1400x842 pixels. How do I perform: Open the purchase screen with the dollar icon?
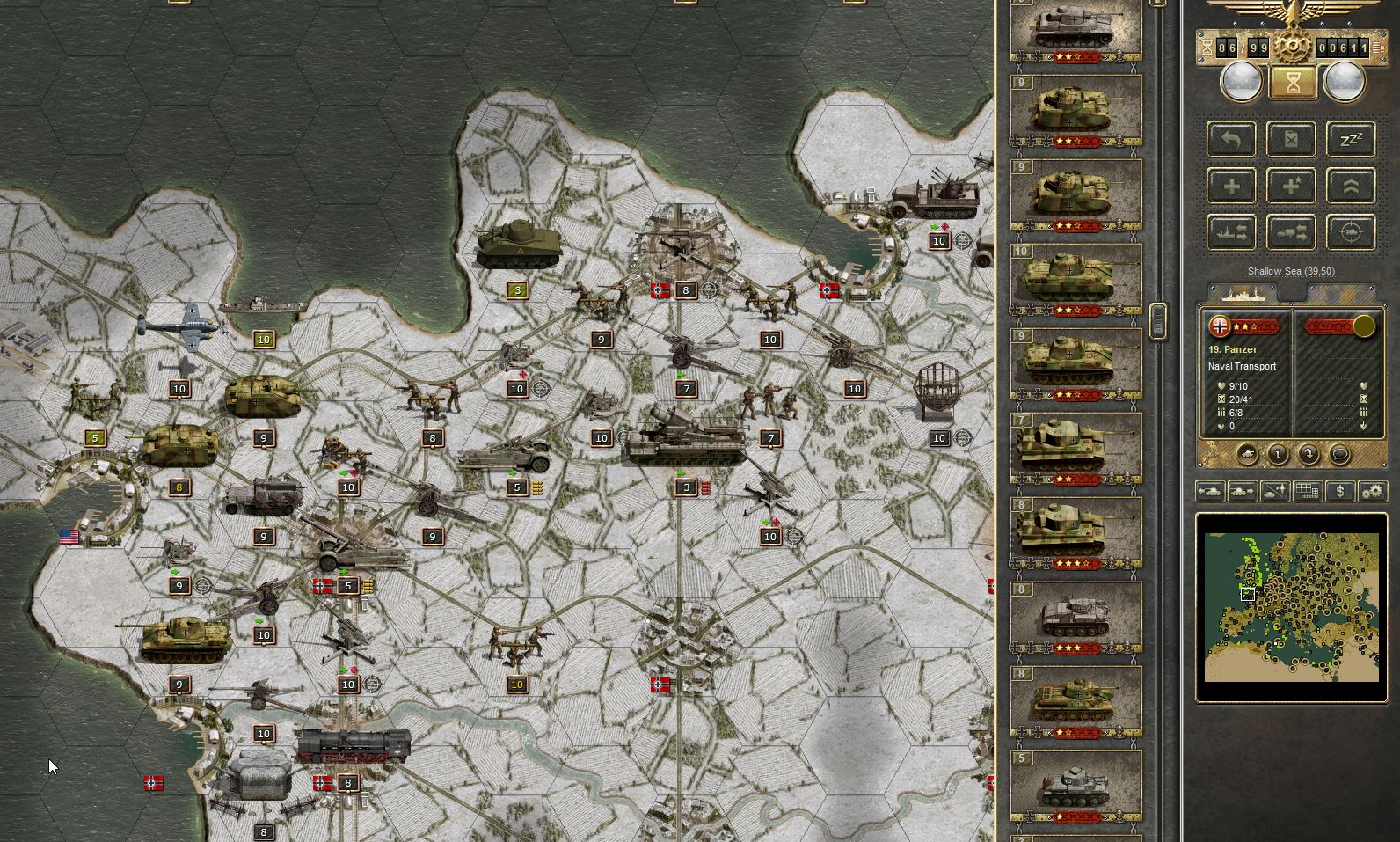coord(1340,492)
